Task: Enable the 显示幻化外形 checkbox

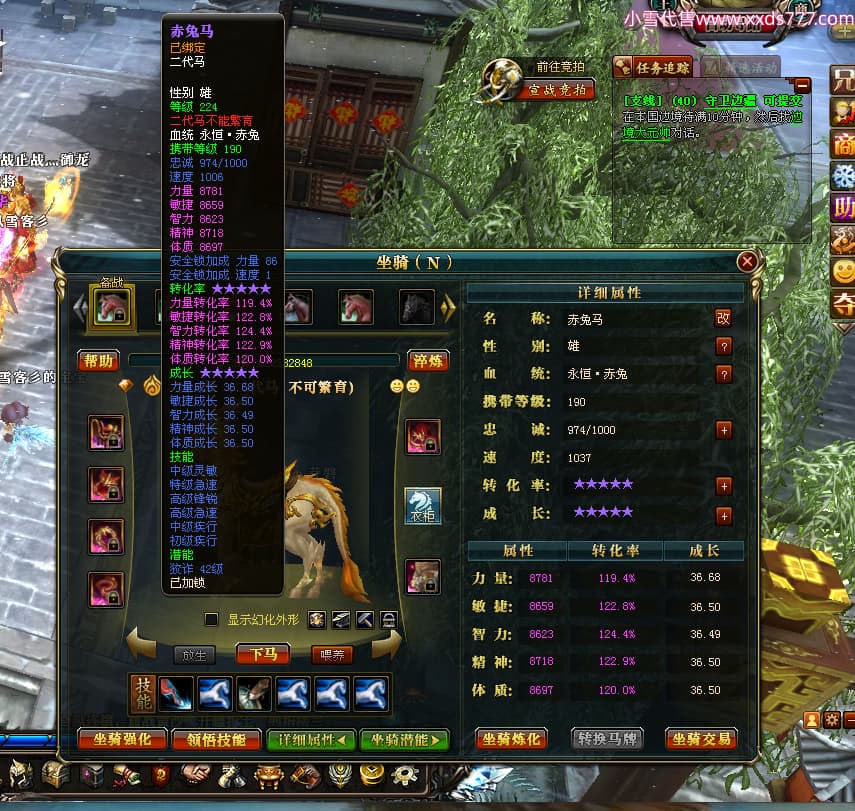Action: pos(211,620)
